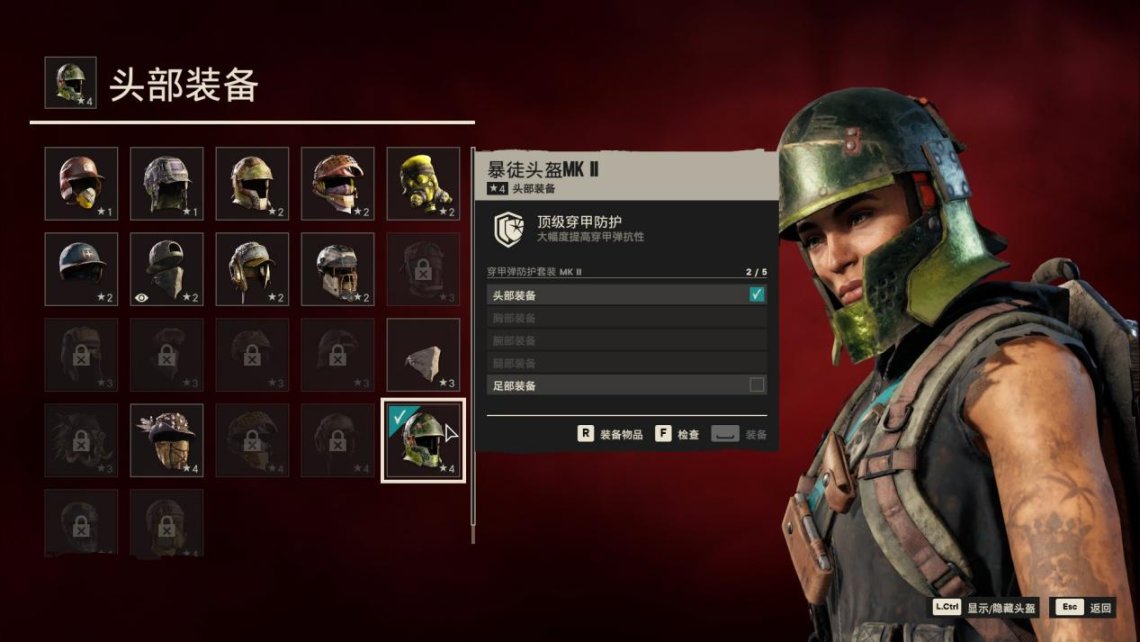Click the equipped green 暴徒头盔MK II slot

[423, 440]
